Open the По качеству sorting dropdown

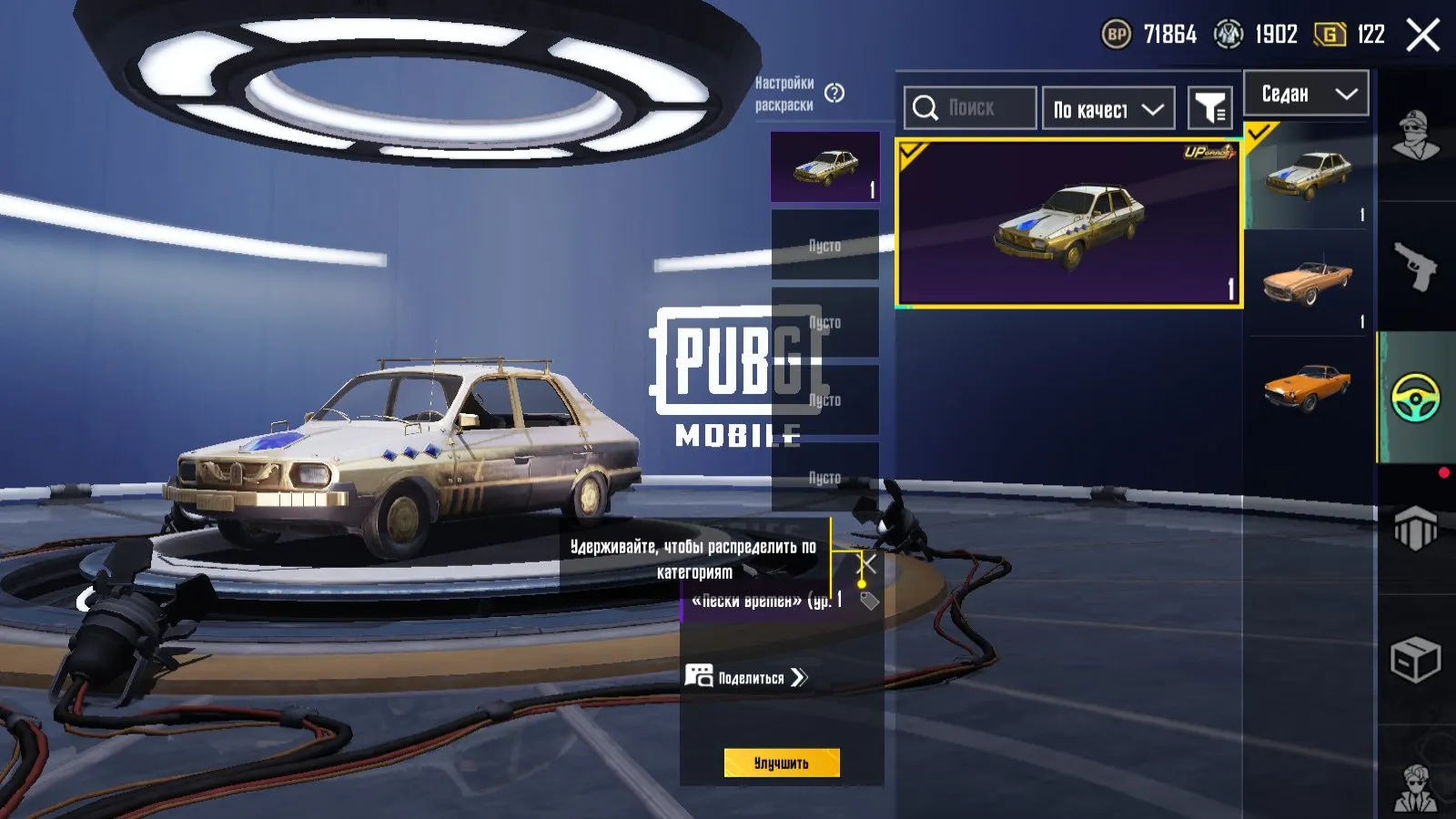point(1107,108)
